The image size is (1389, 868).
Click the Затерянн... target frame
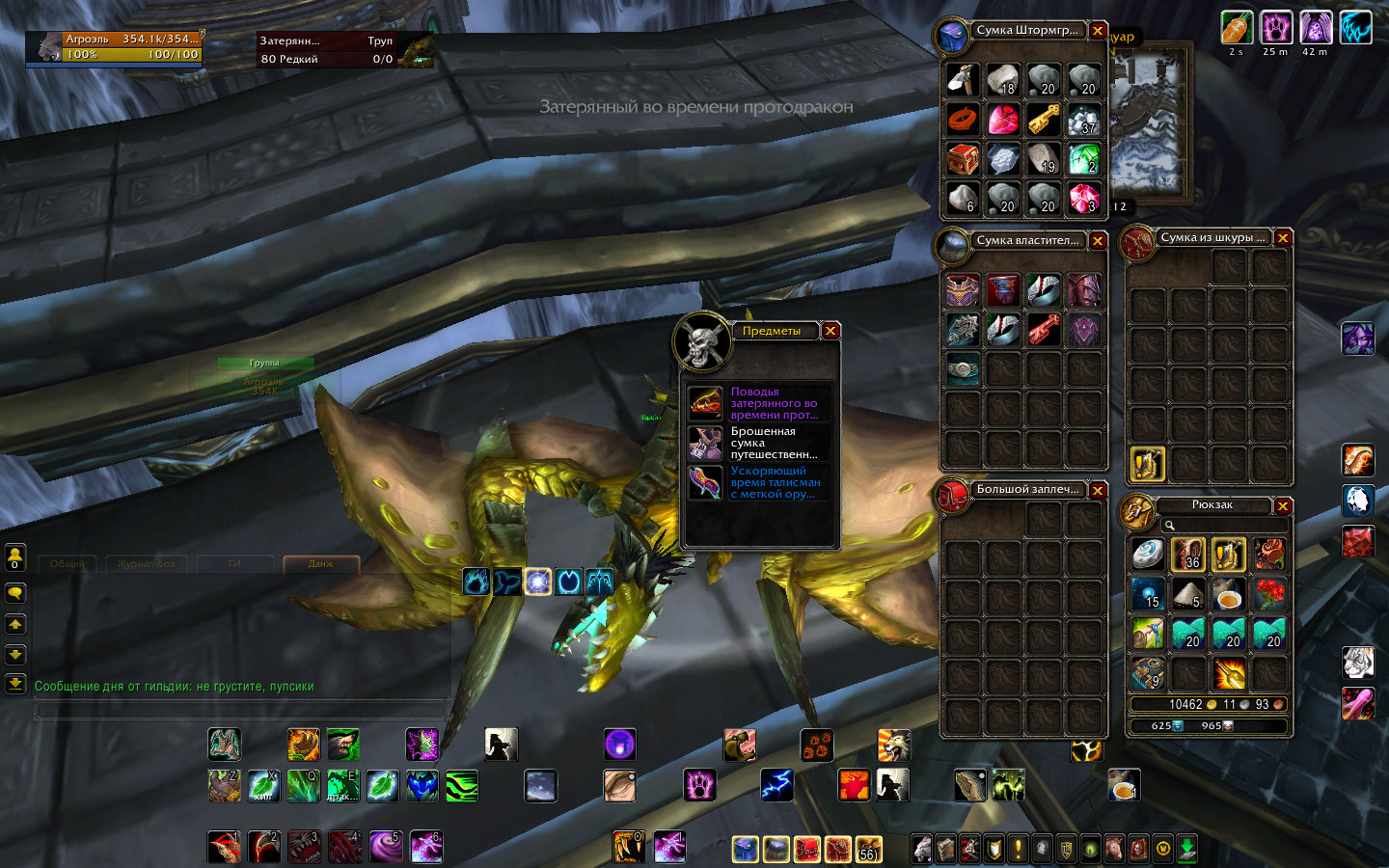(328, 49)
